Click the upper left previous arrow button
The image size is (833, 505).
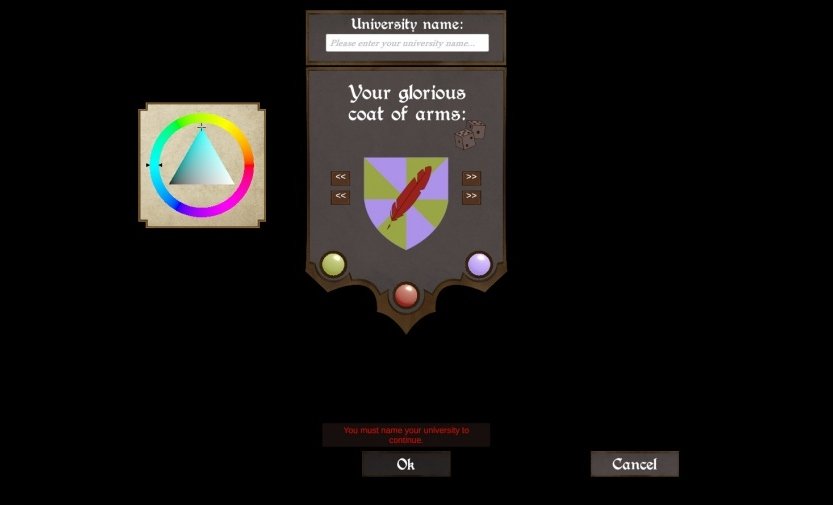click(x=340, y=178)
